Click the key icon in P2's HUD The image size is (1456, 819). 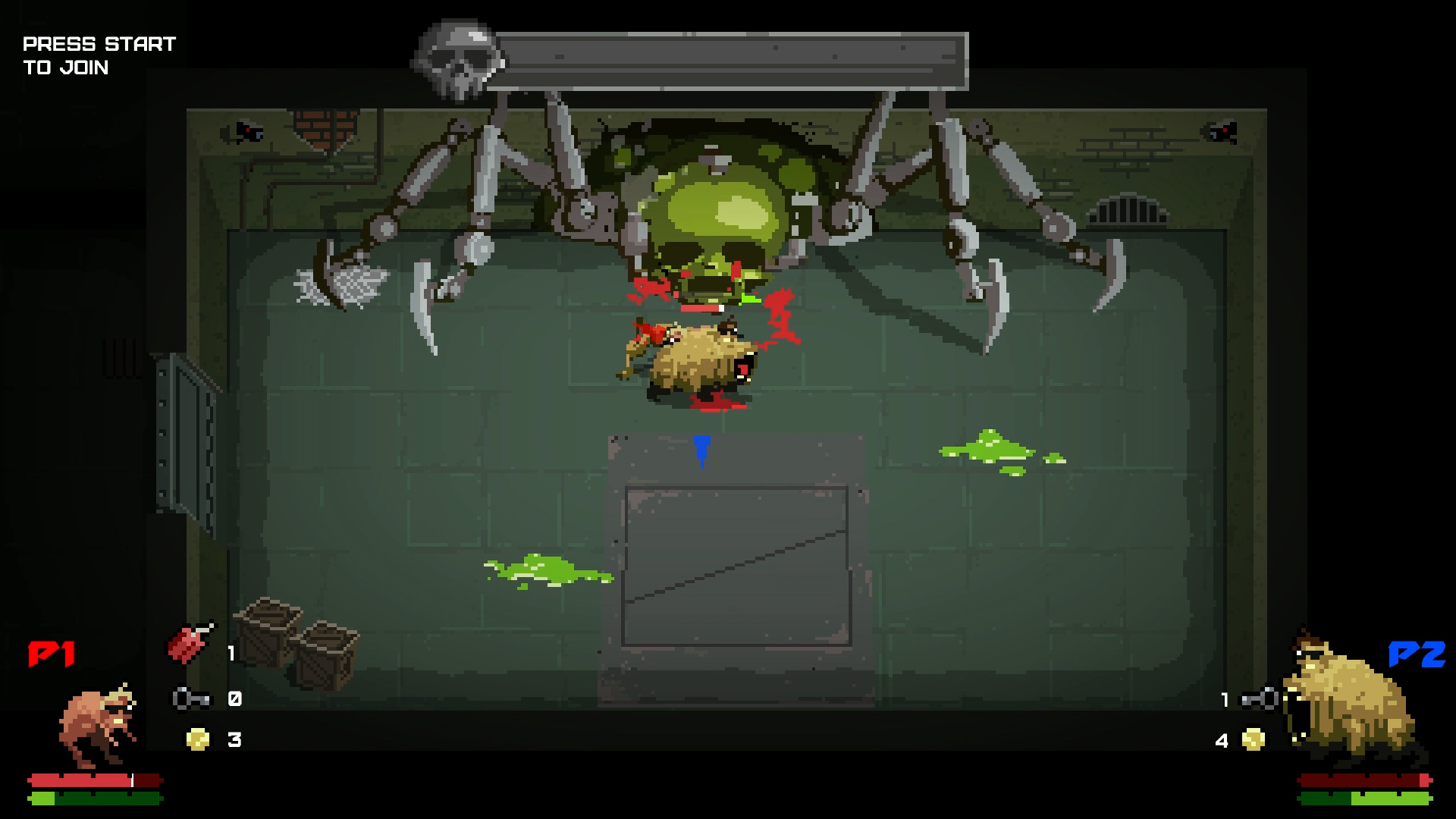point(1259,699)
